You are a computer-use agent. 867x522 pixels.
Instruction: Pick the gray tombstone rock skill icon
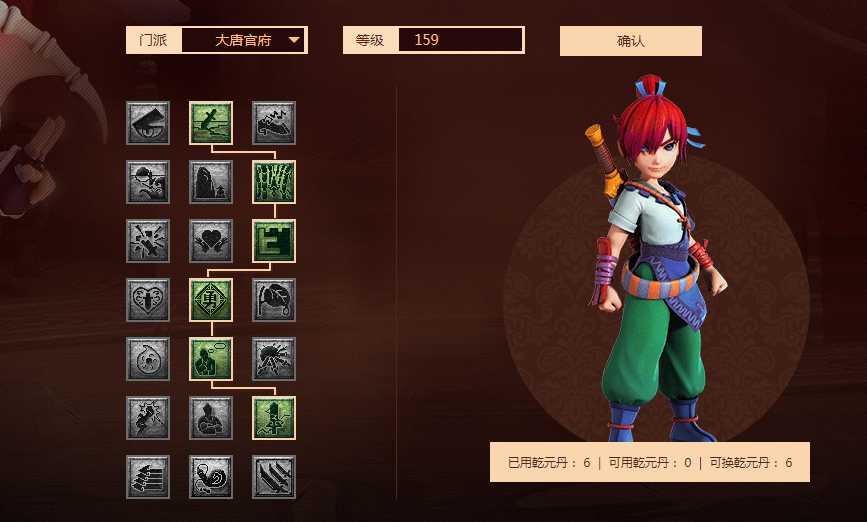coord(211,182)
